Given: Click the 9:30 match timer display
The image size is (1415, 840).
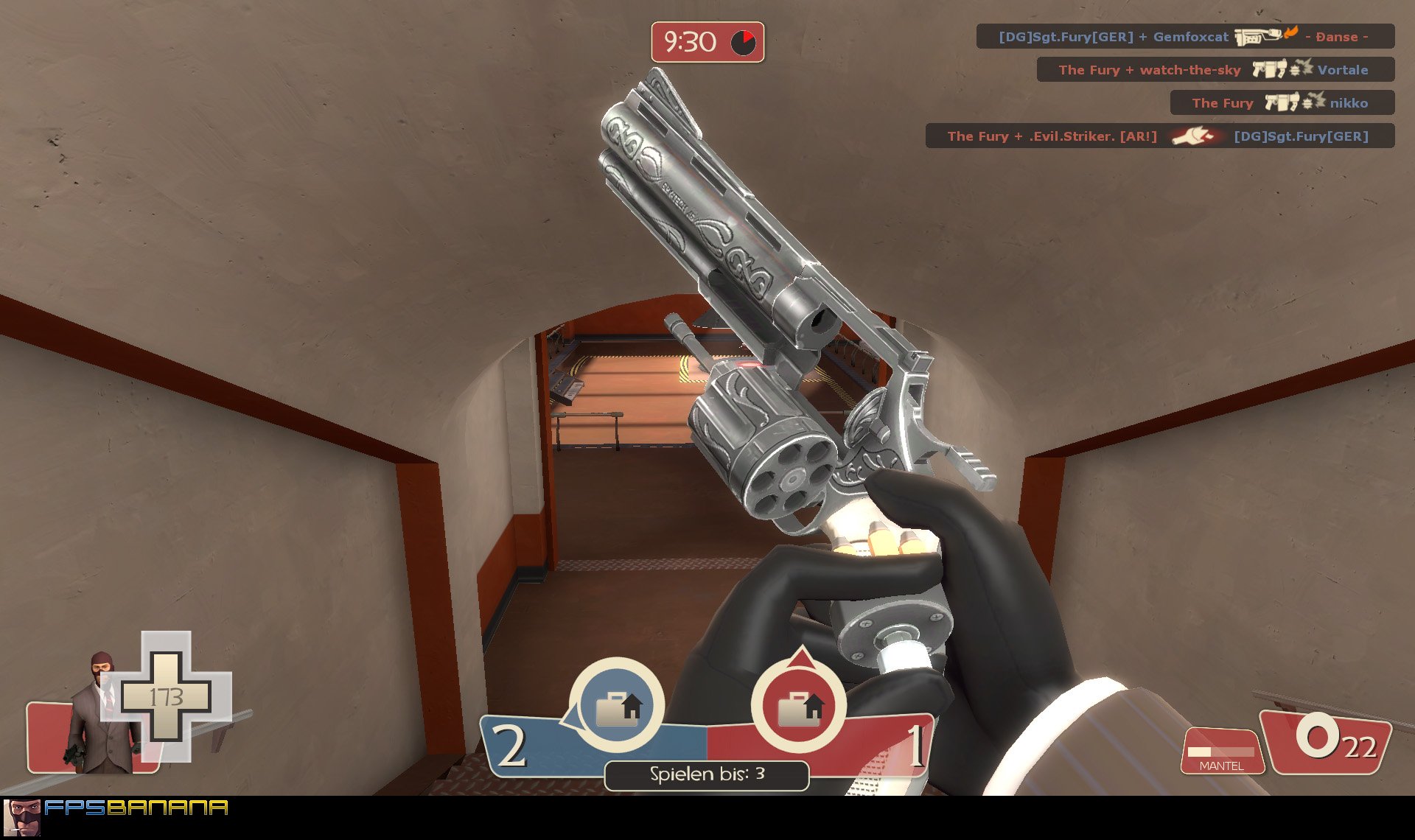Looking at the screenshot, I should [691, 42].
